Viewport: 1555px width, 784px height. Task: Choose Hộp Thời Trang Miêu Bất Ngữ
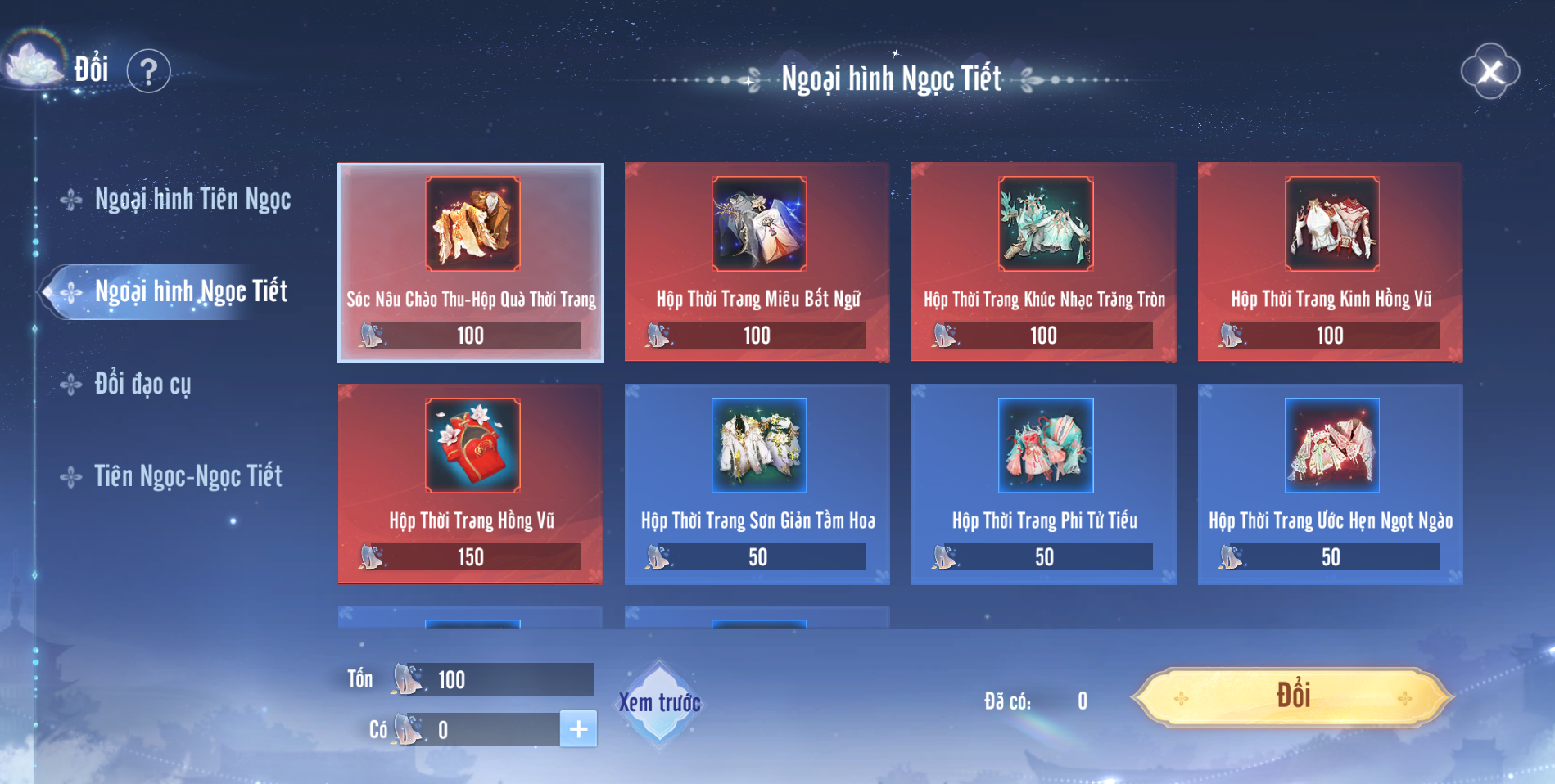(x=757, y=262)
